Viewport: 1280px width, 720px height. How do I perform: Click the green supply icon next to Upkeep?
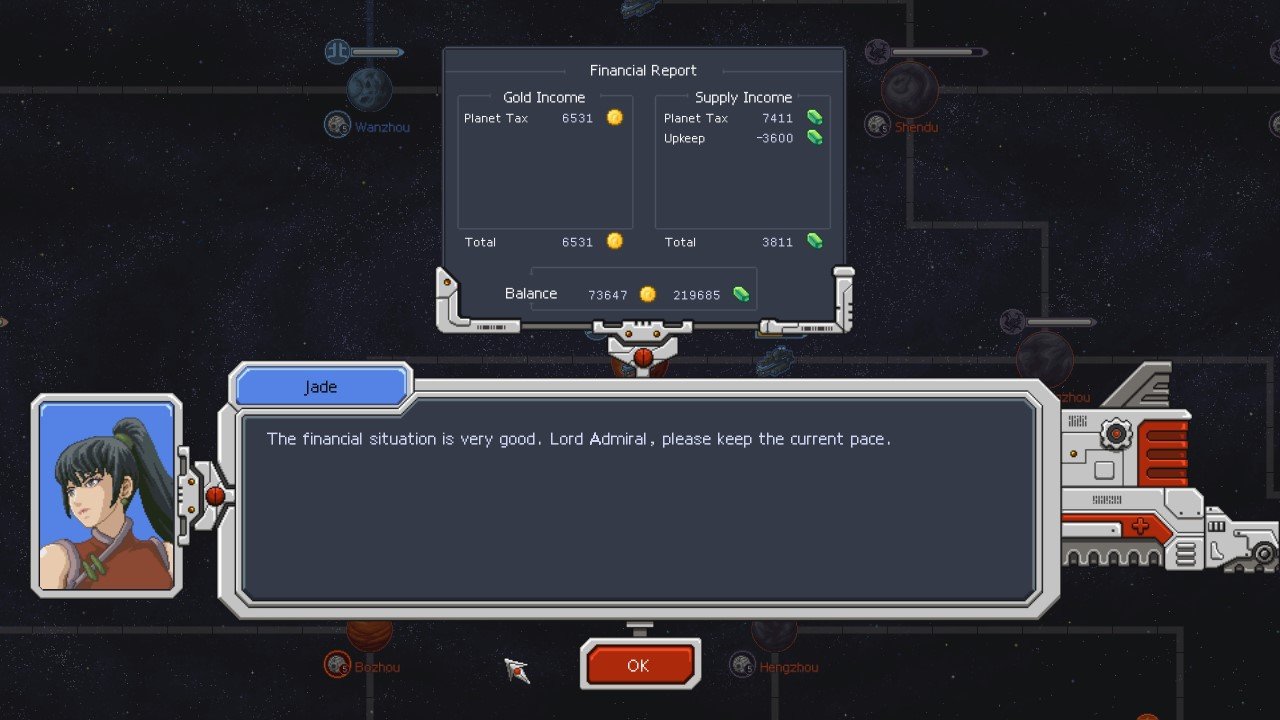click(x=815, y=139)
